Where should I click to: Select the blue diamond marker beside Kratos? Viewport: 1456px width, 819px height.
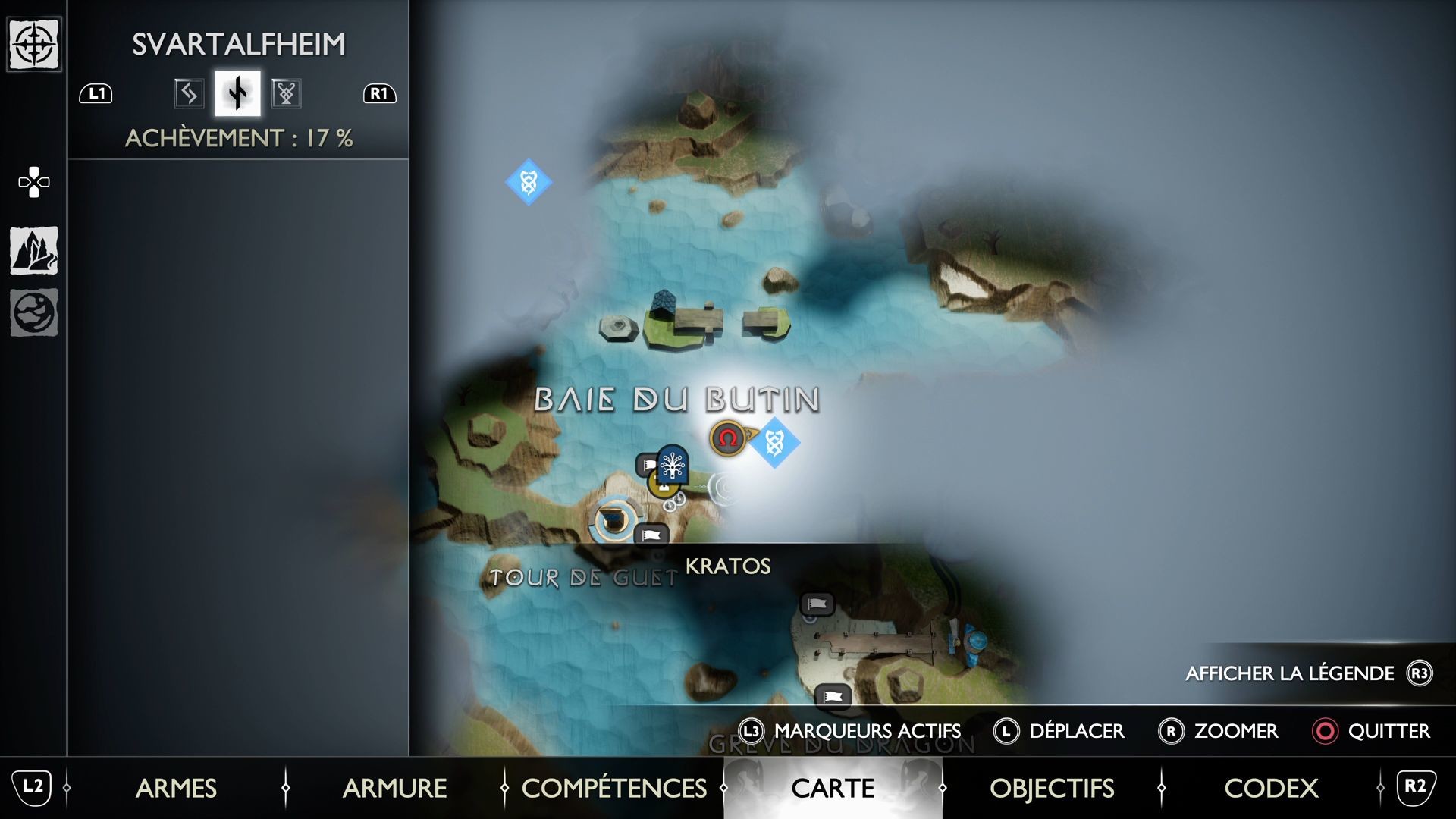pyautogui.click(x=774, y=442)
